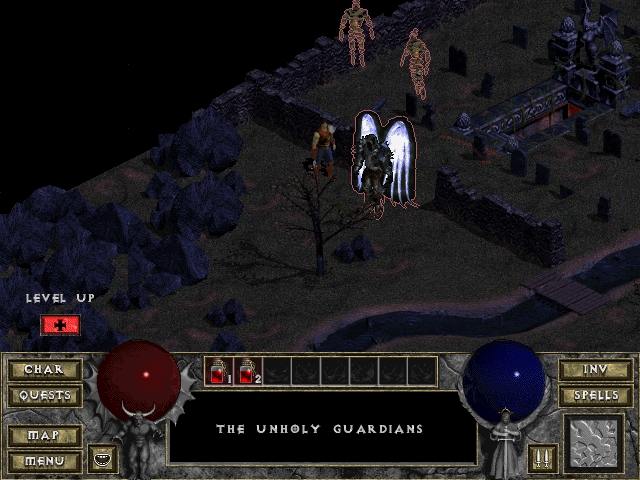
Task: Open the QUESTS log
Action: pos(44,395)
